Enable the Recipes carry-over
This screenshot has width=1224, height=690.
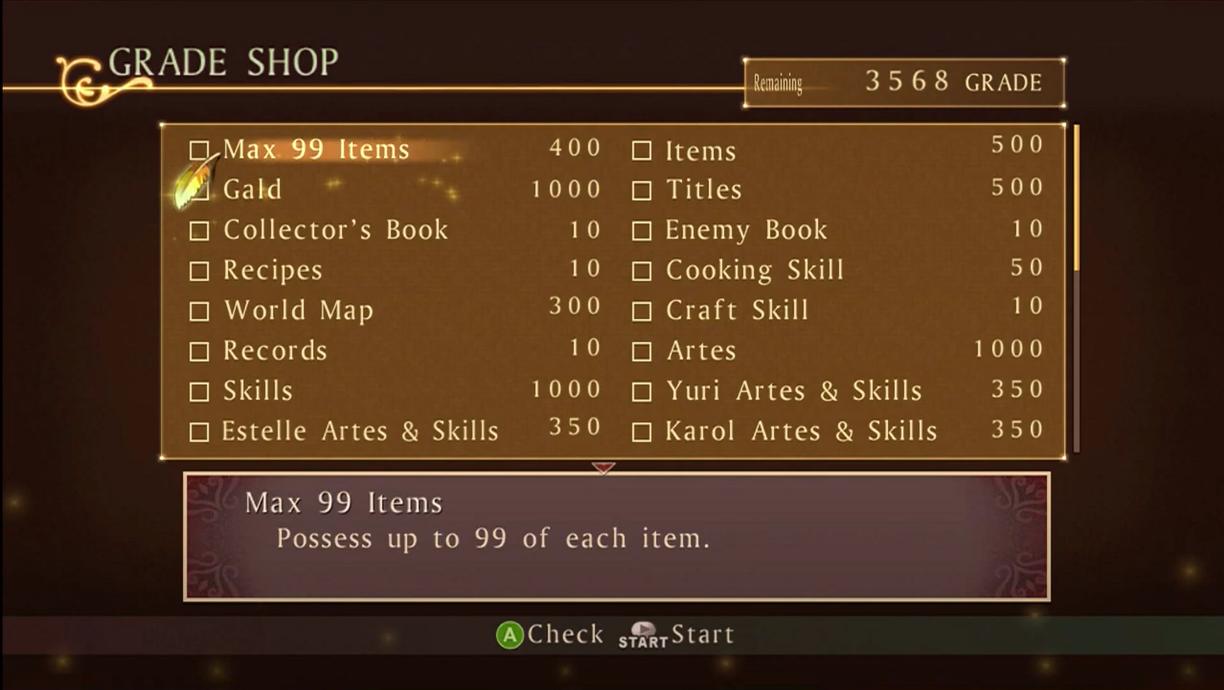[x=200, y=271]
